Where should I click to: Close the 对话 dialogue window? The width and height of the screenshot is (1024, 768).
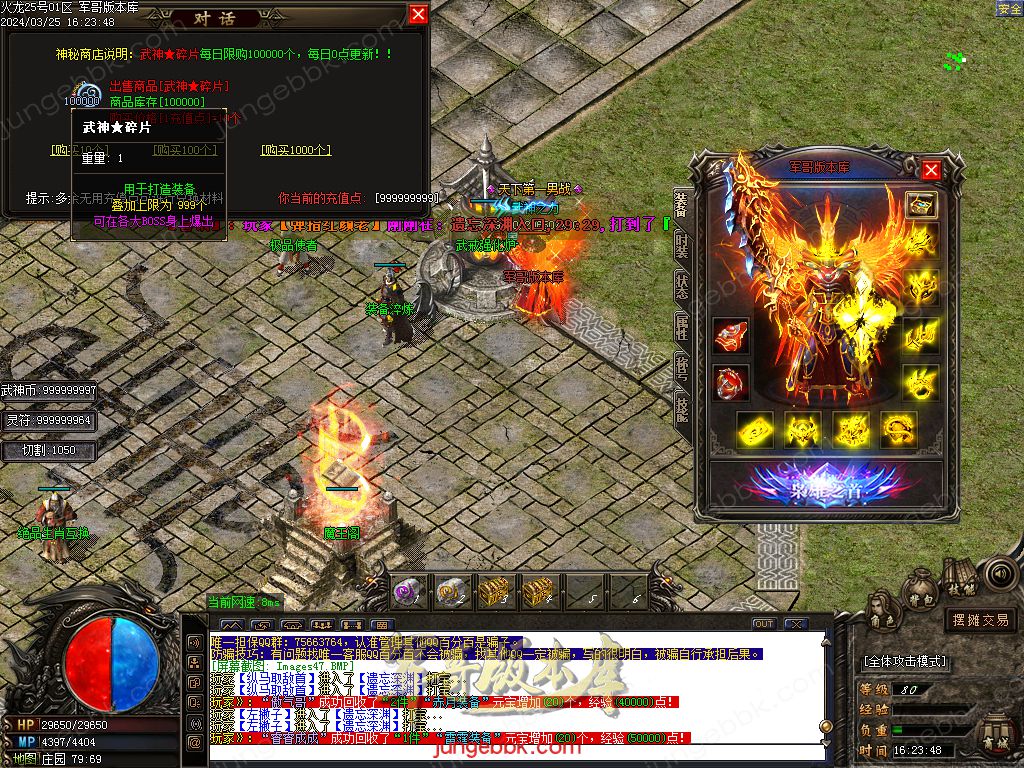click(418, 14)
